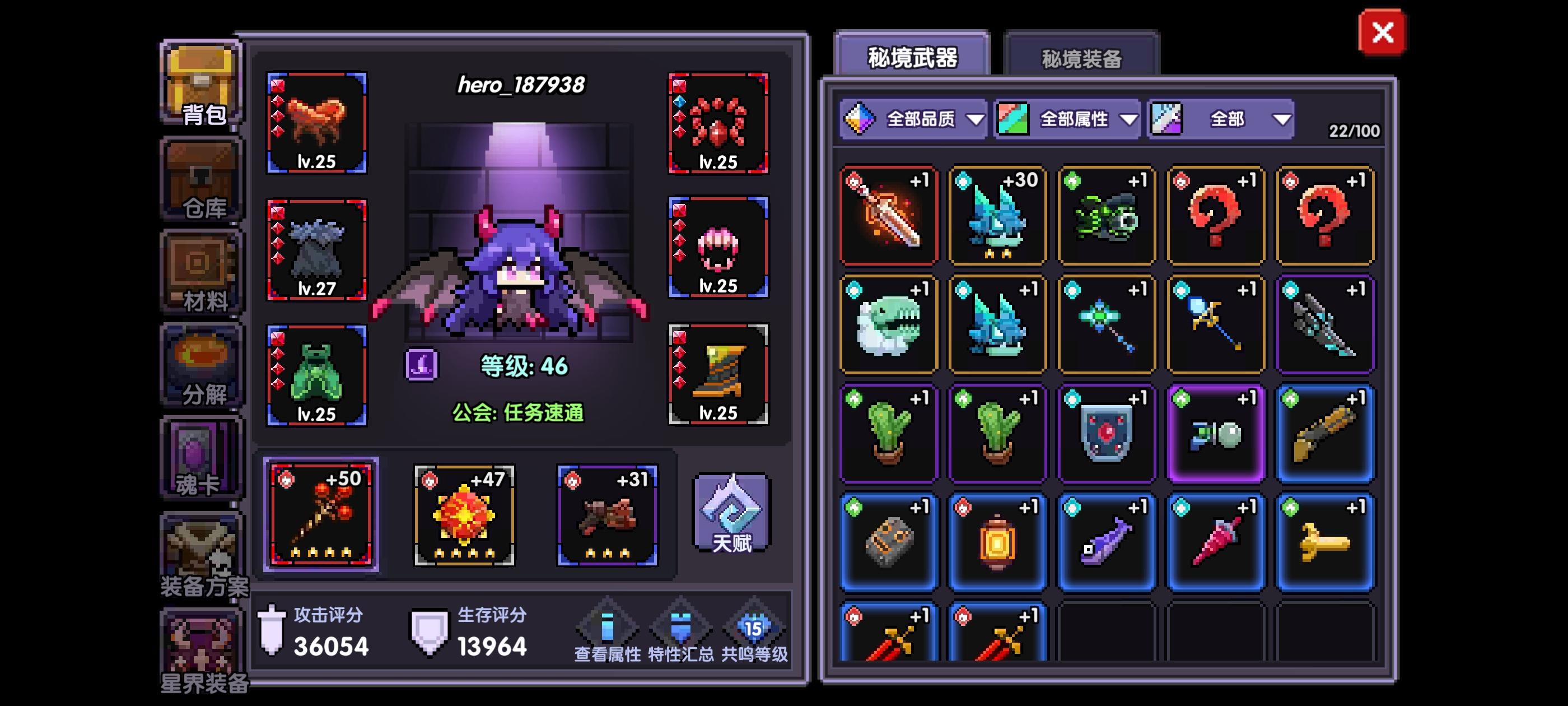Check the 22/100 inventory capacity indicator
Image resolution: width=1568 pixels, height=706 pixels.
pyautogui.click(x=1354, y=131)
